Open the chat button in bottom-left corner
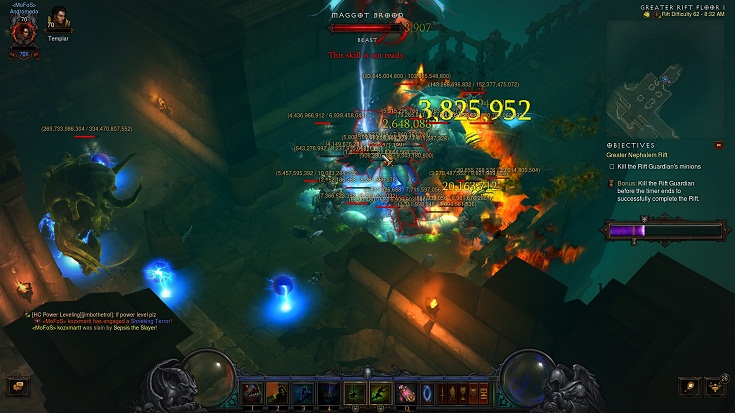This screenshot has height=413, width=735. point(15,386)
